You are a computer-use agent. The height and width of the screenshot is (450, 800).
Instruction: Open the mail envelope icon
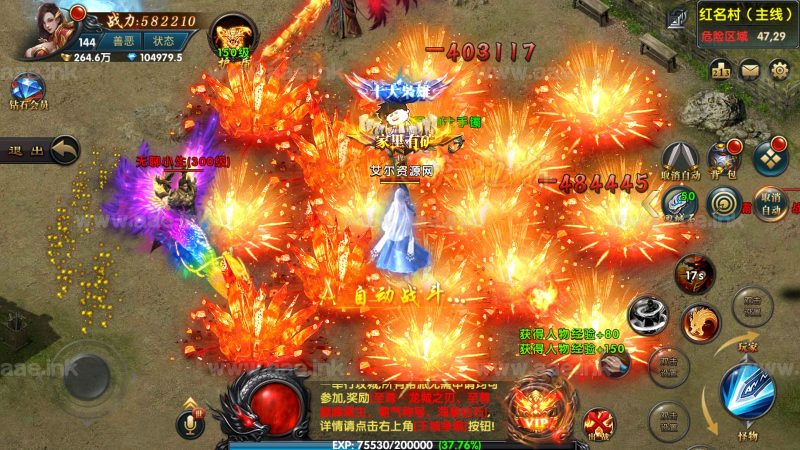click(x=751, y=69)
